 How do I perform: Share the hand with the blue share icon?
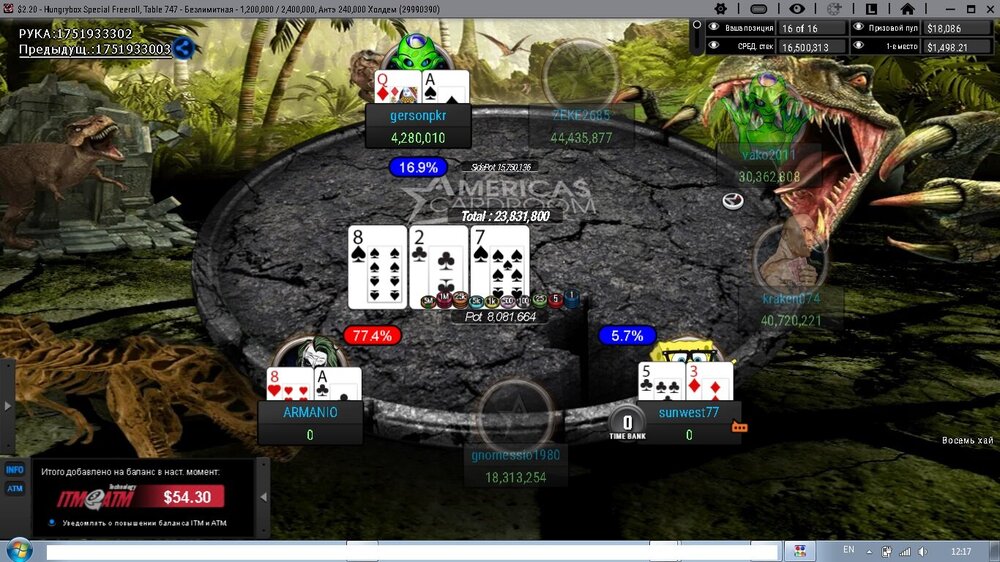(x=183, y=47)
